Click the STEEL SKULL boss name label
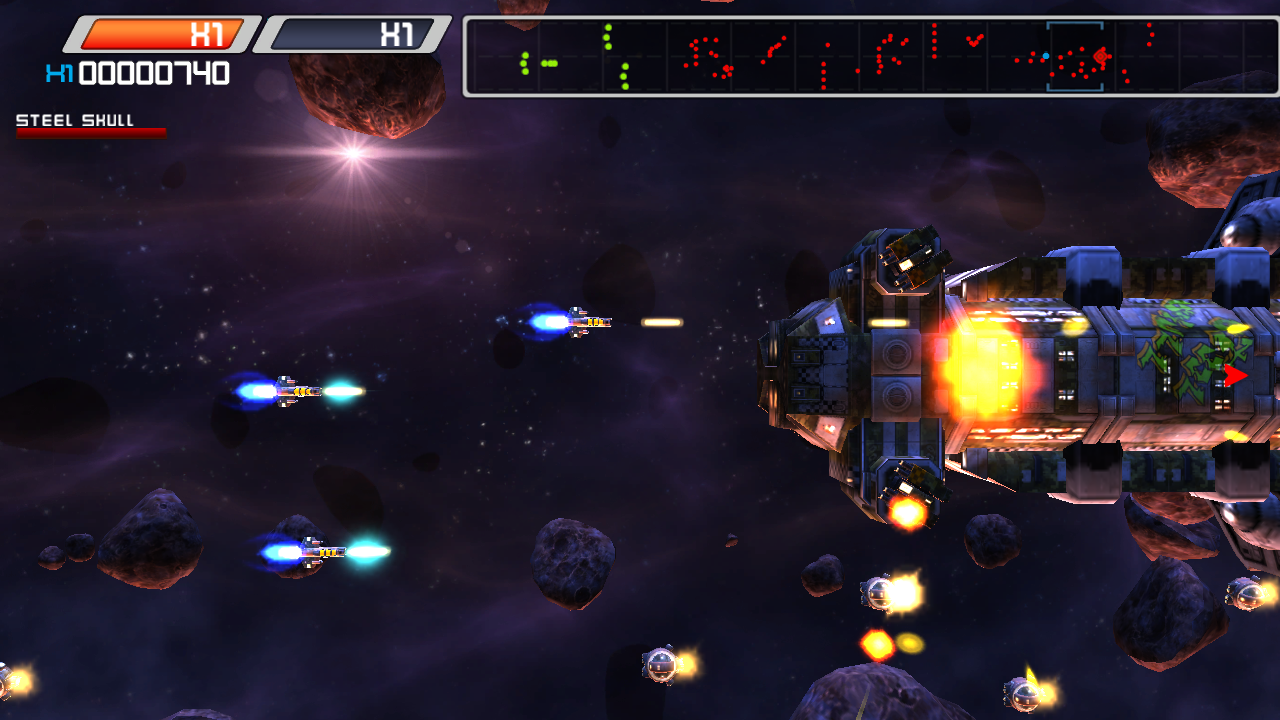 [x=74, y=119]
